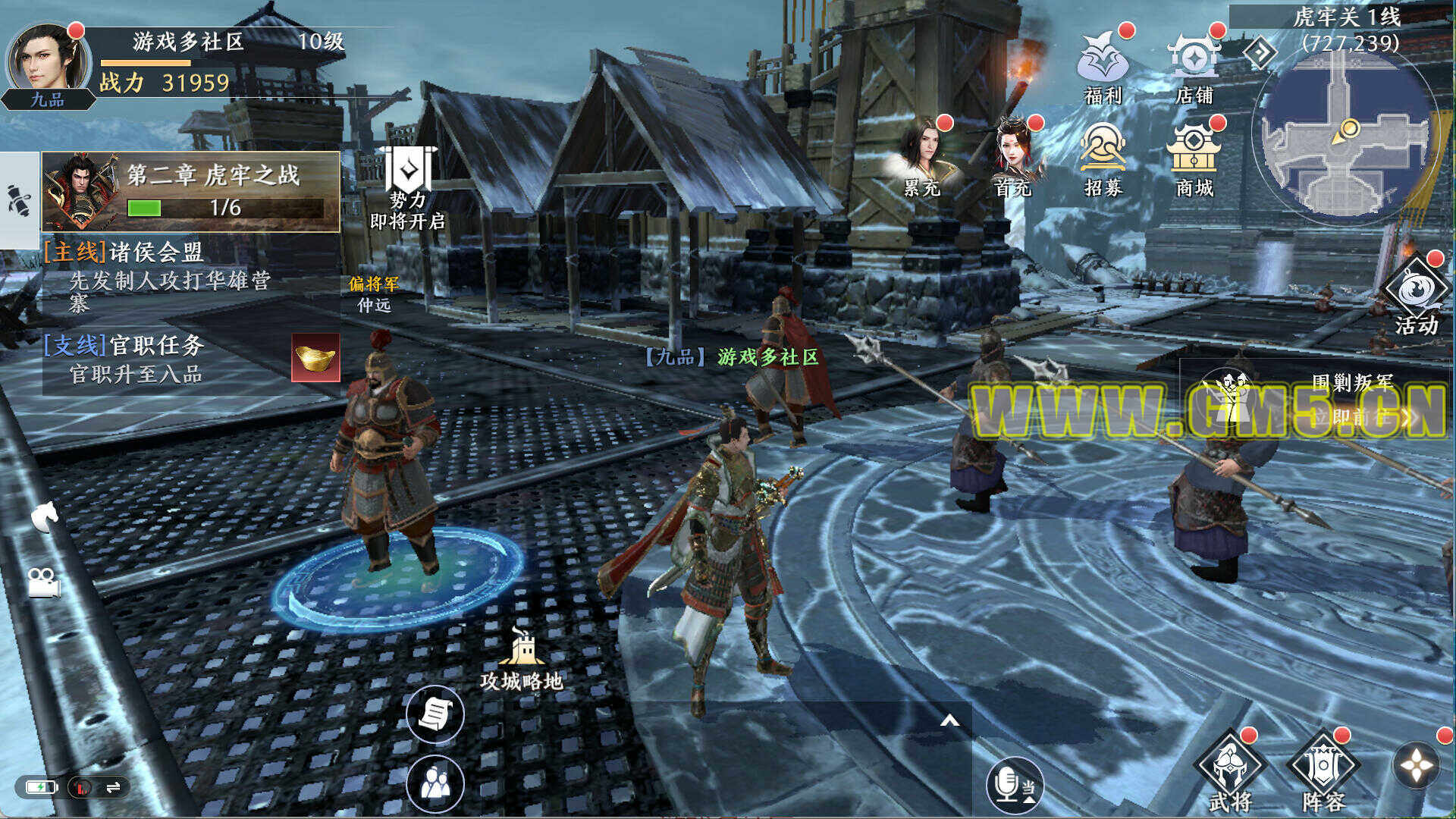
Task: Tap the microphone voice chat button
Action: (x=1014, y=784)
